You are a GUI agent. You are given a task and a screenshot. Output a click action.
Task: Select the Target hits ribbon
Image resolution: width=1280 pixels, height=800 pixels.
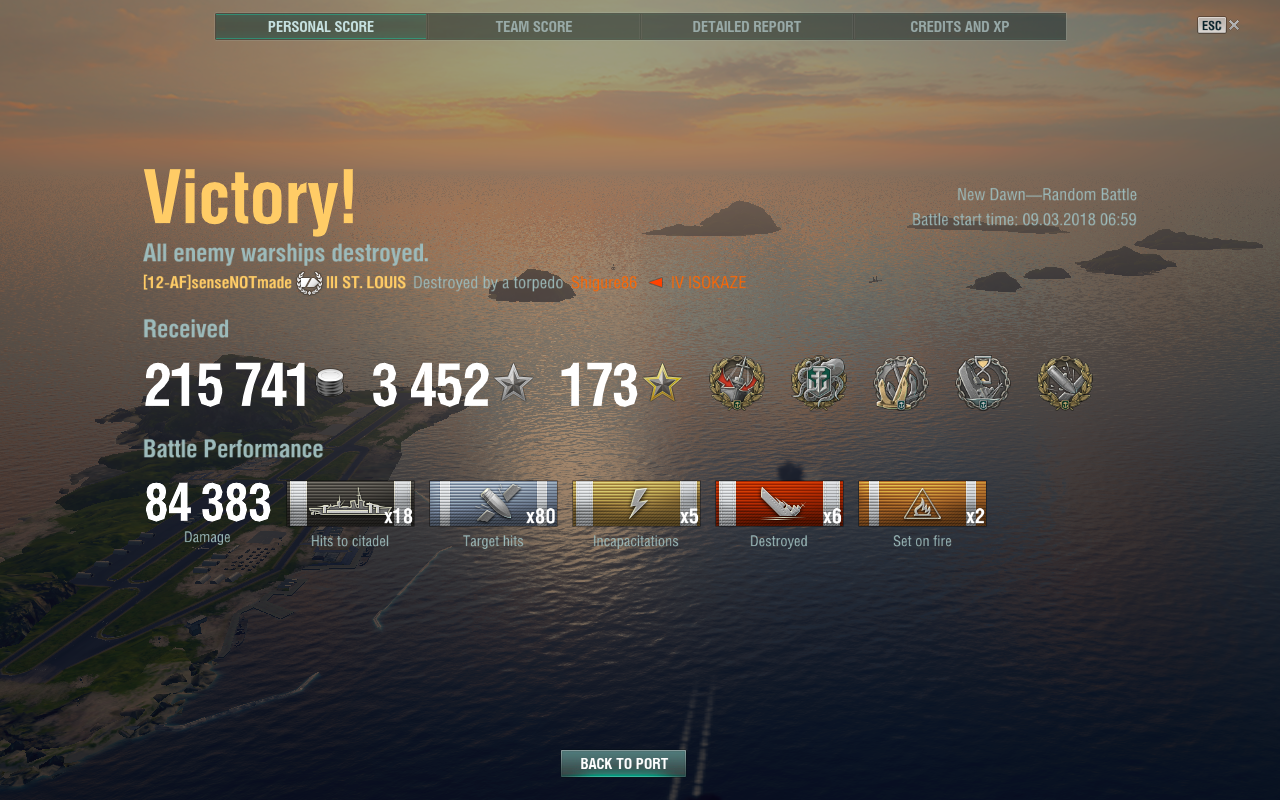pyautogui.click(x=493, y=503)
